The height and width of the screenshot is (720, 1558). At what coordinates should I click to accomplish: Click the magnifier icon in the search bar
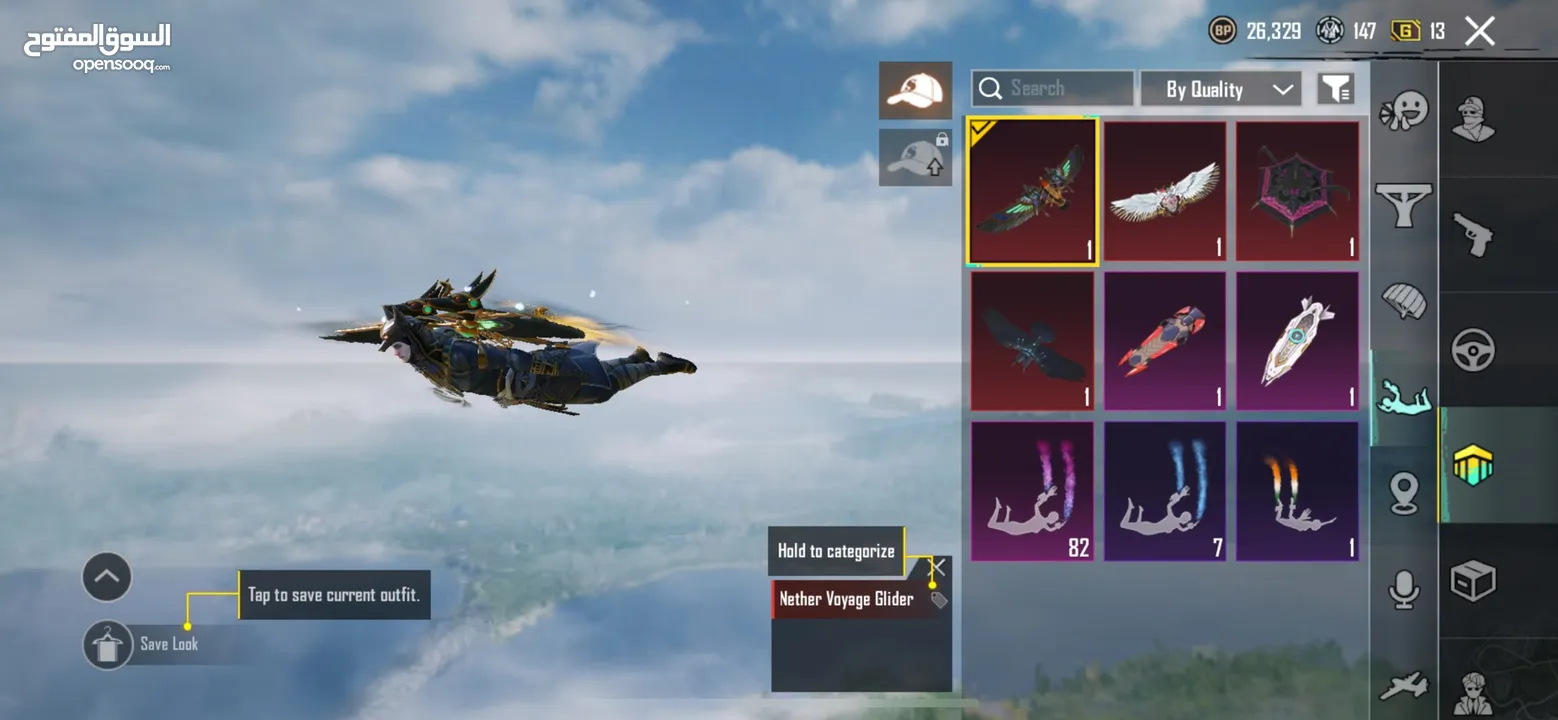(991, 89)
